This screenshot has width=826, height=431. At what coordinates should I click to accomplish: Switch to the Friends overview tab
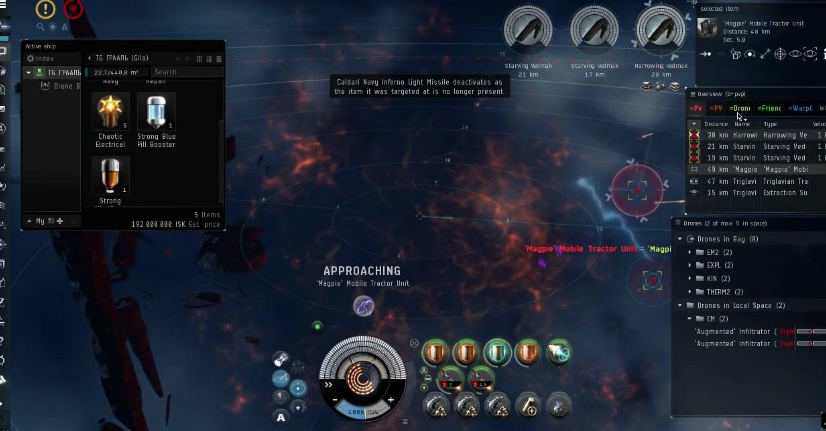[x=770, y=108]
